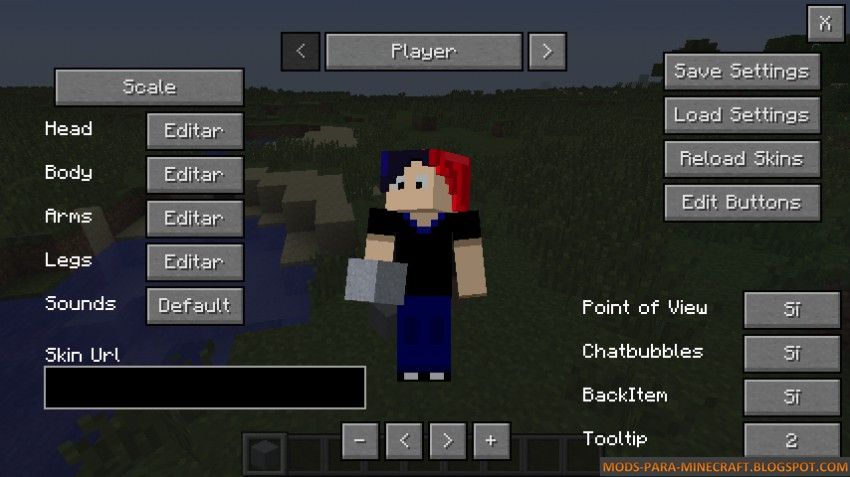Select Editar for Legs
The width and height of the screenshot is (850, 477).
coord(194,262)
